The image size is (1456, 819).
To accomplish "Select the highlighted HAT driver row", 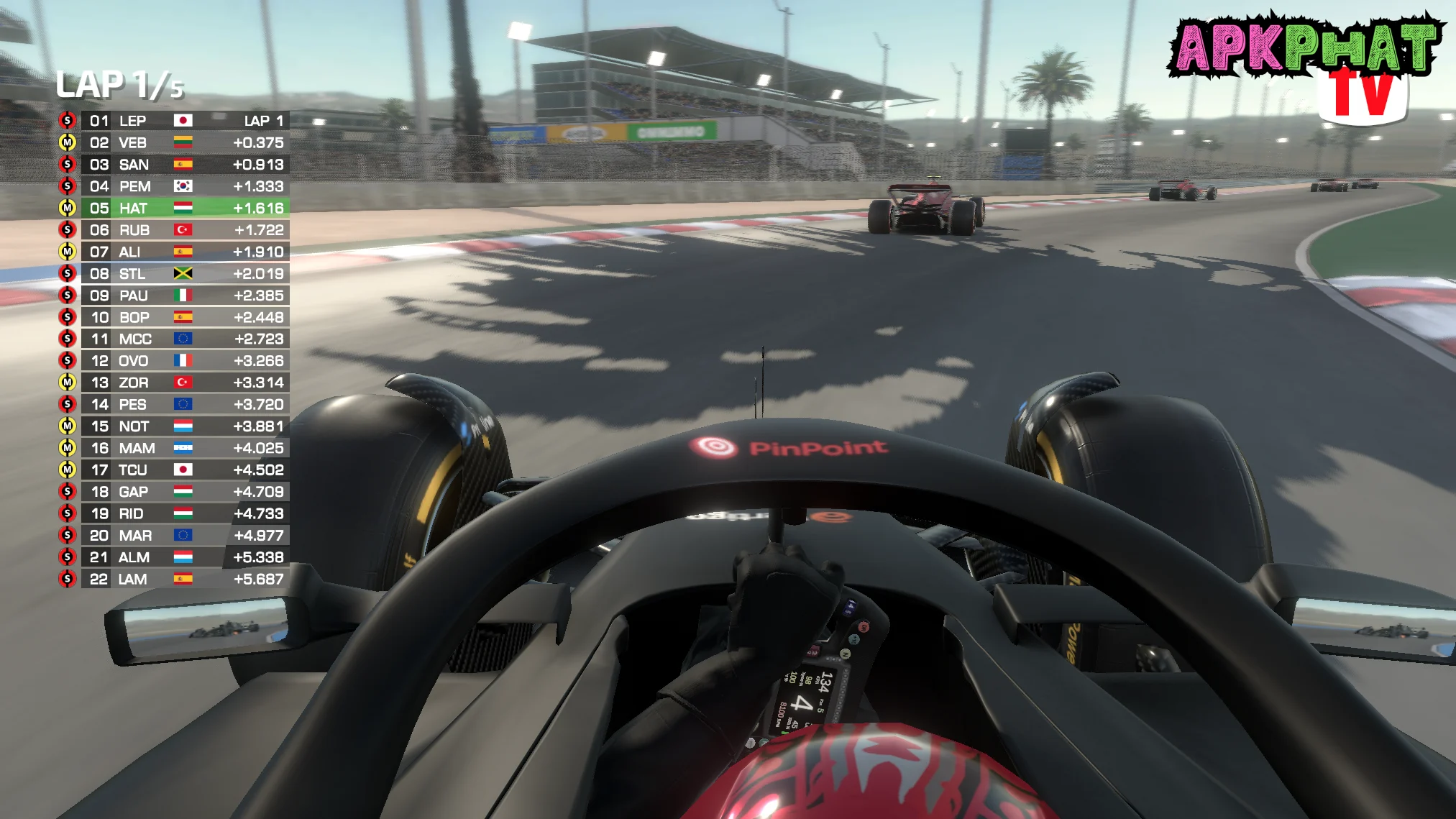I will coord(173,208).
